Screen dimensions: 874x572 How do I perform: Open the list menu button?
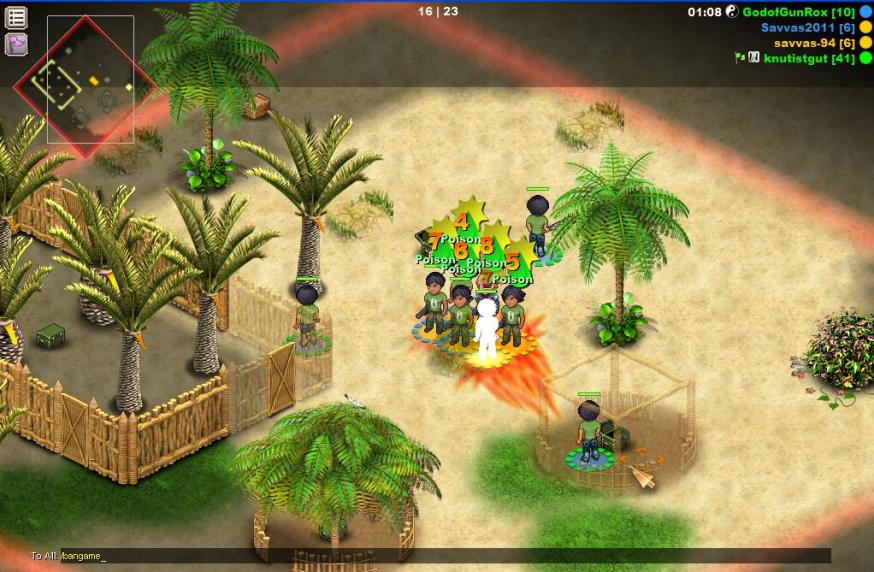pos(17,17)
